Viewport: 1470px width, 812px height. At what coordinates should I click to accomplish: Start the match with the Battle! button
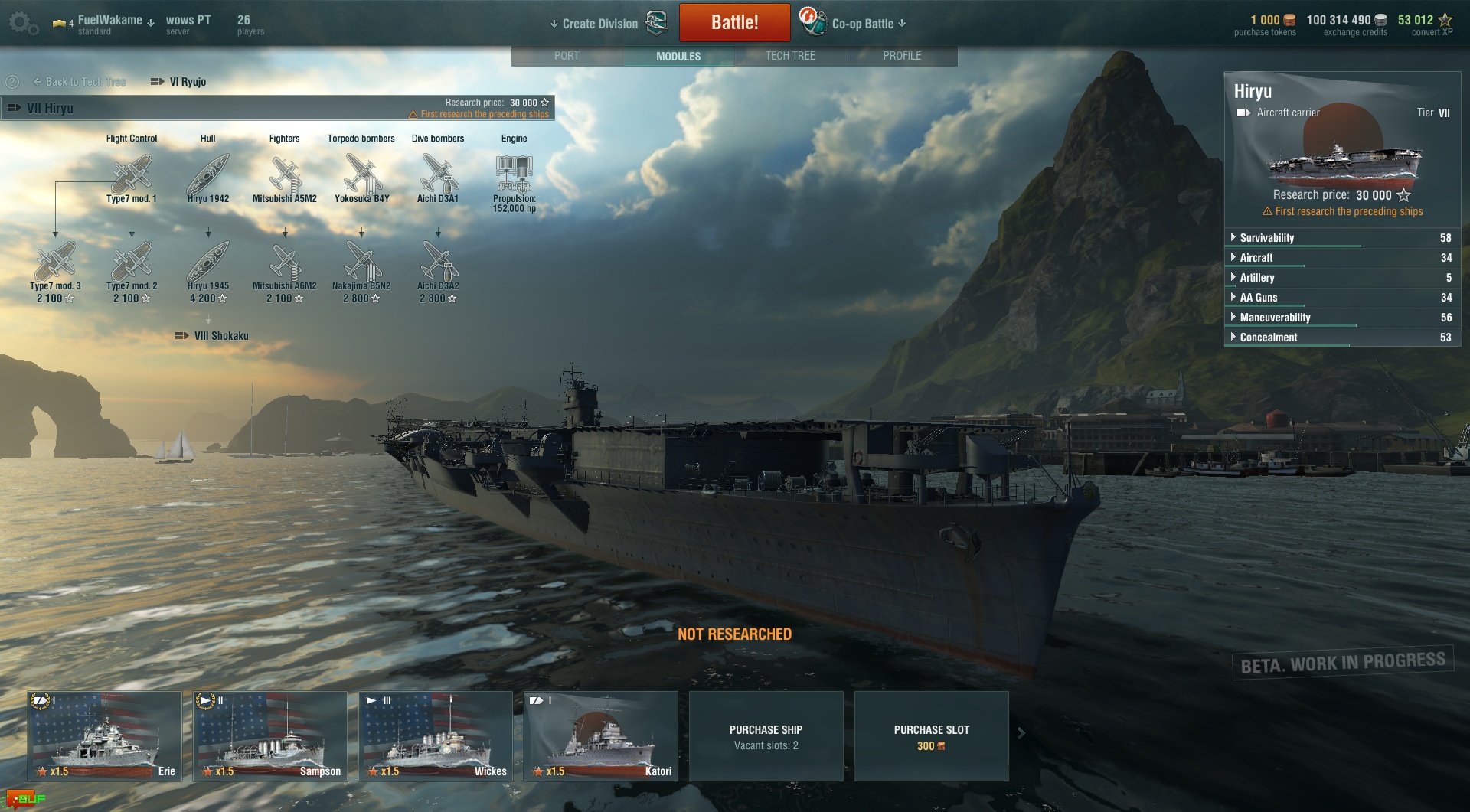[x=734, y=22]
